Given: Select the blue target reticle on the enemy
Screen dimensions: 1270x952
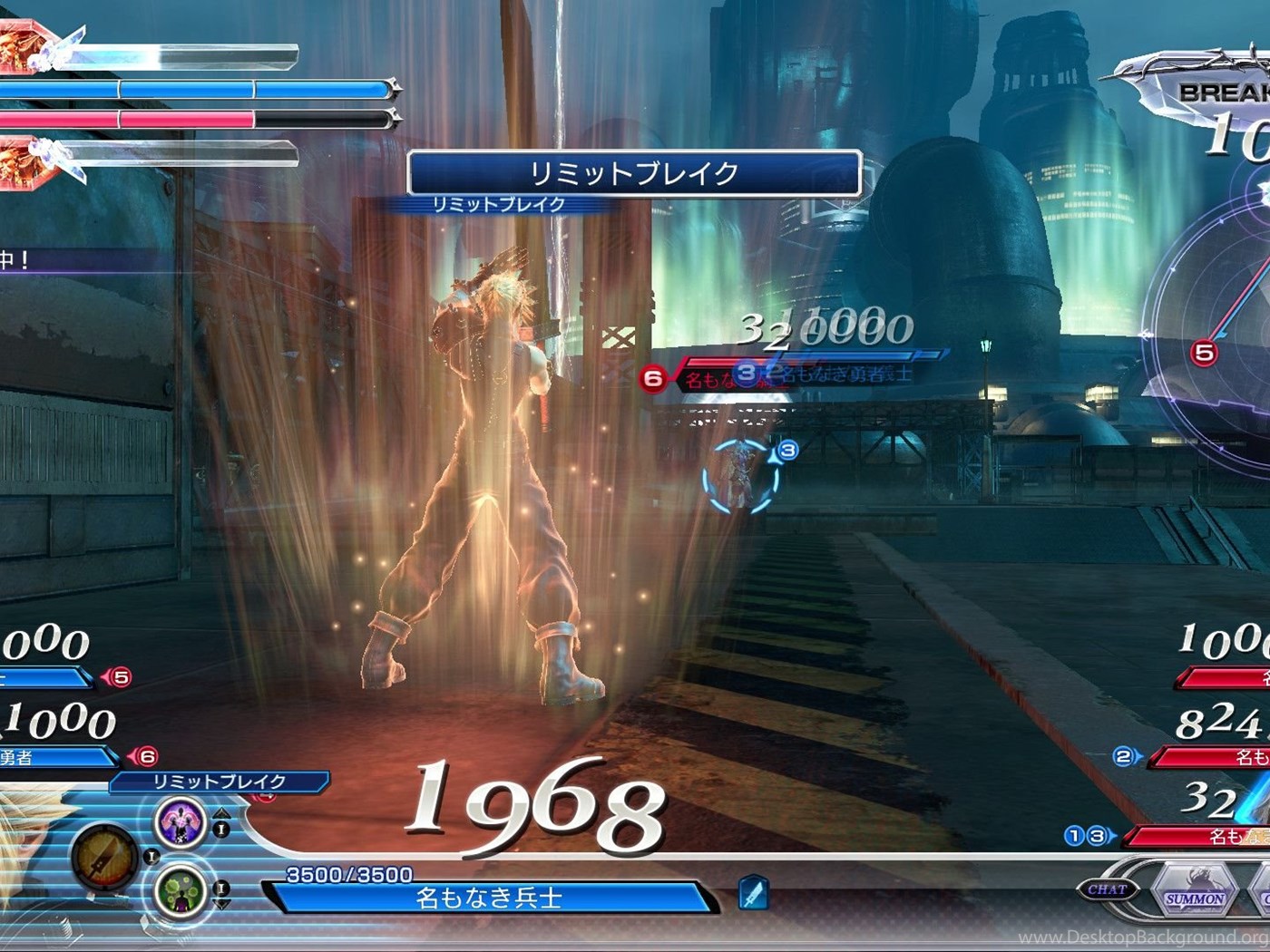Looking at the screenshot, I should pyautogui.click(x=741, y=476).
